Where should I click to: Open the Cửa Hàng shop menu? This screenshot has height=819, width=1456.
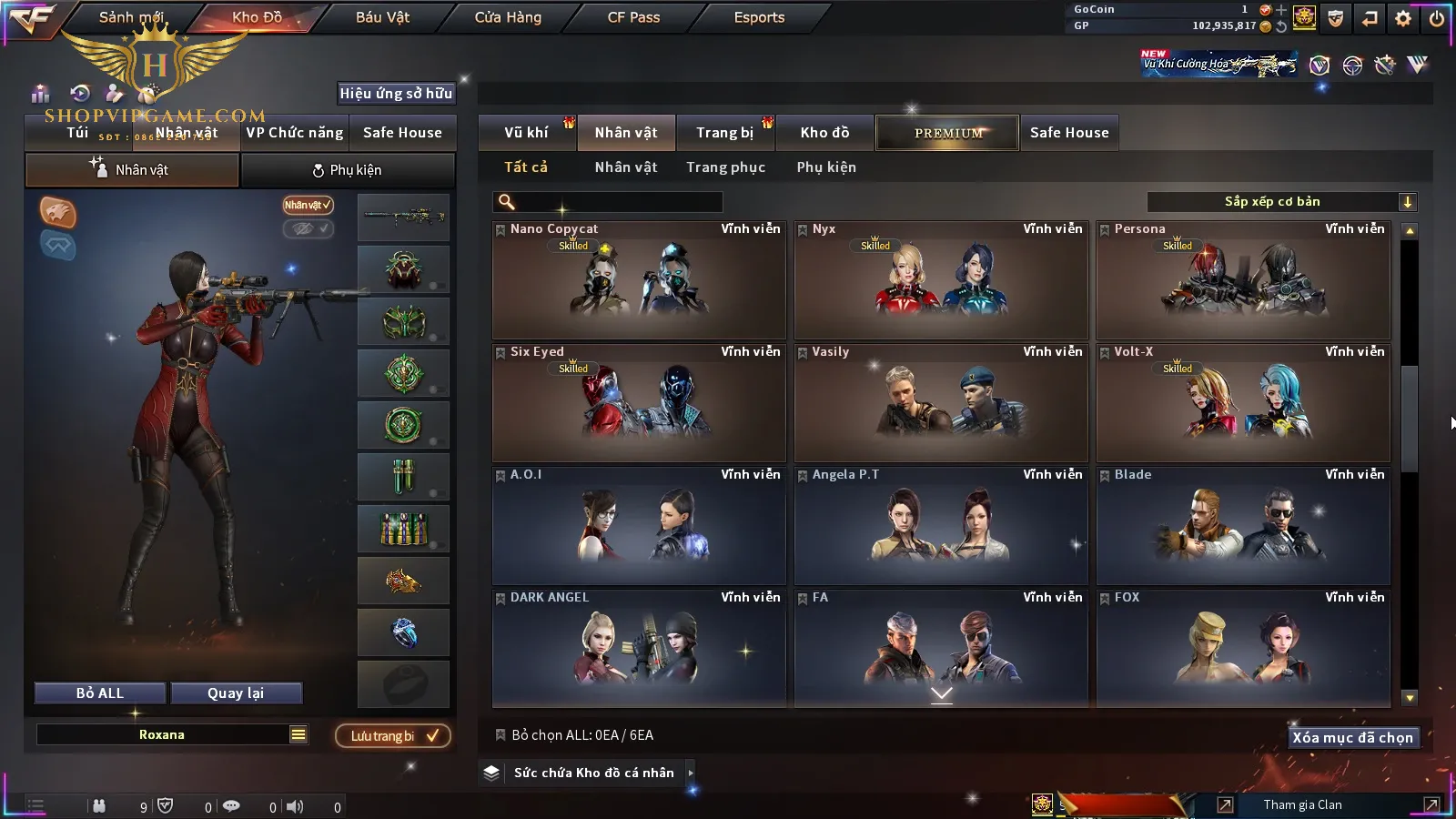(508, 17)
